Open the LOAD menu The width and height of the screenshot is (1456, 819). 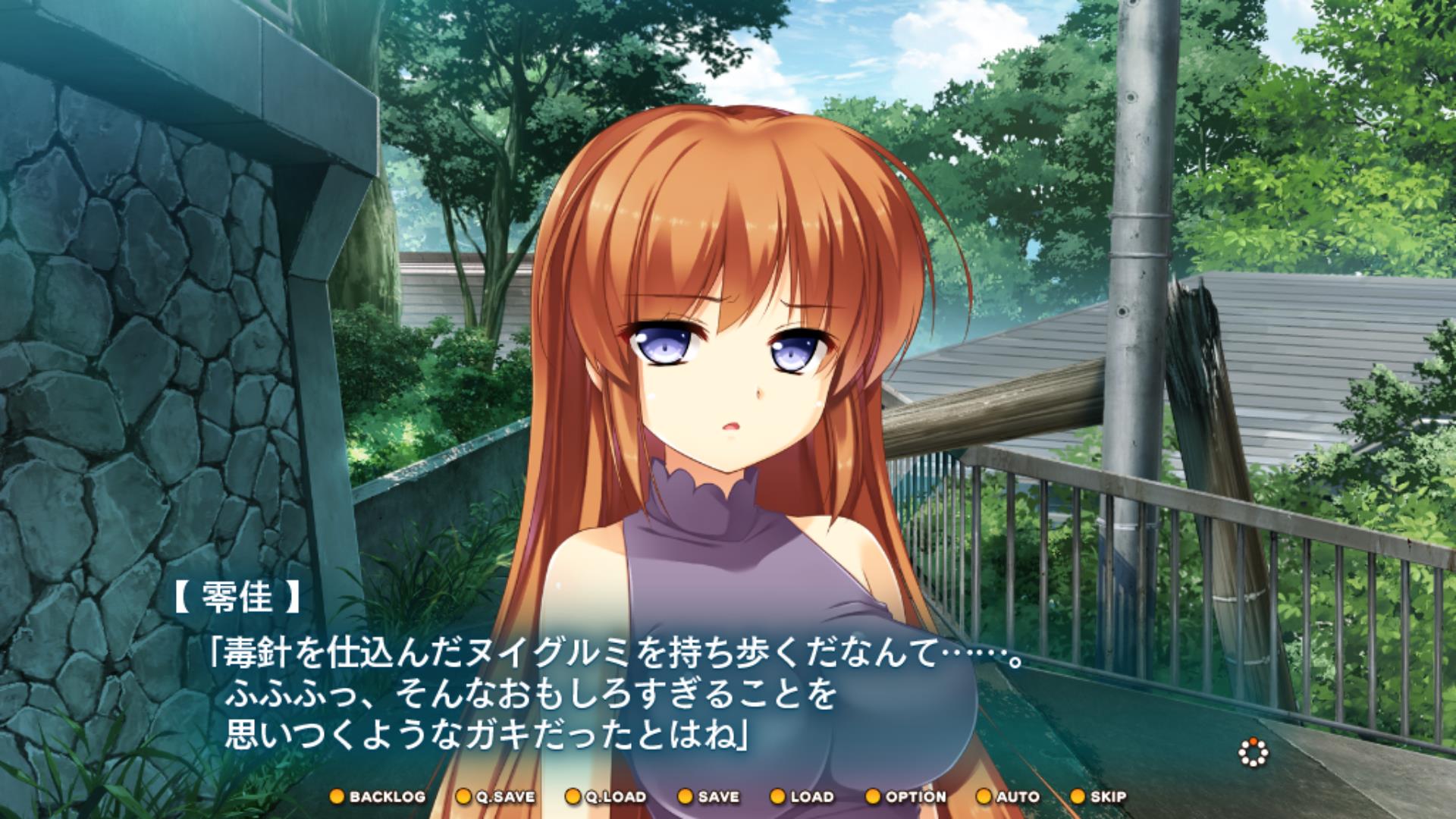(x=802, y=797)
